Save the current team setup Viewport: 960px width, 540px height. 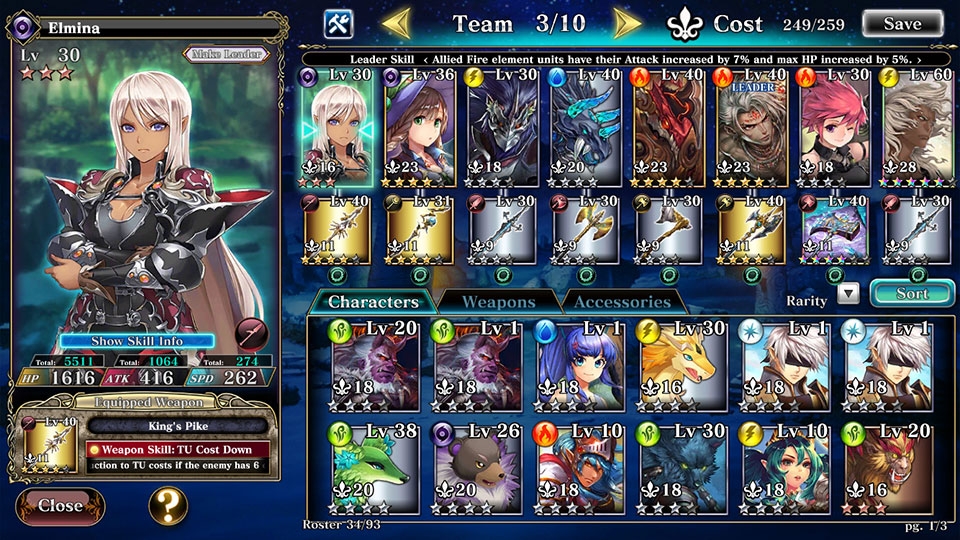point(902,23)
